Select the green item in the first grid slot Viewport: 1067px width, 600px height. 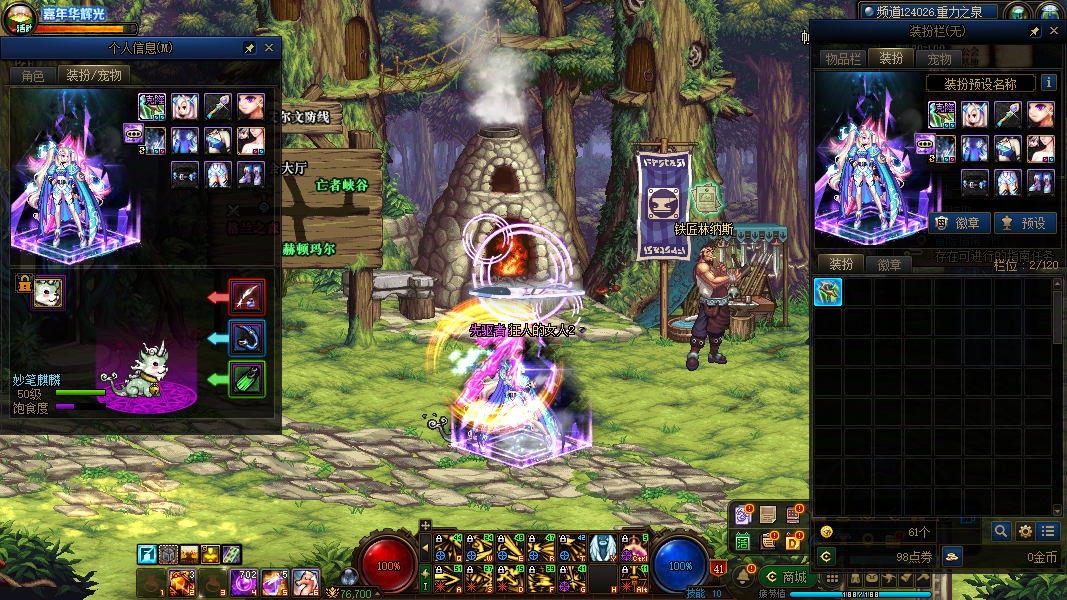coord(828,292)
